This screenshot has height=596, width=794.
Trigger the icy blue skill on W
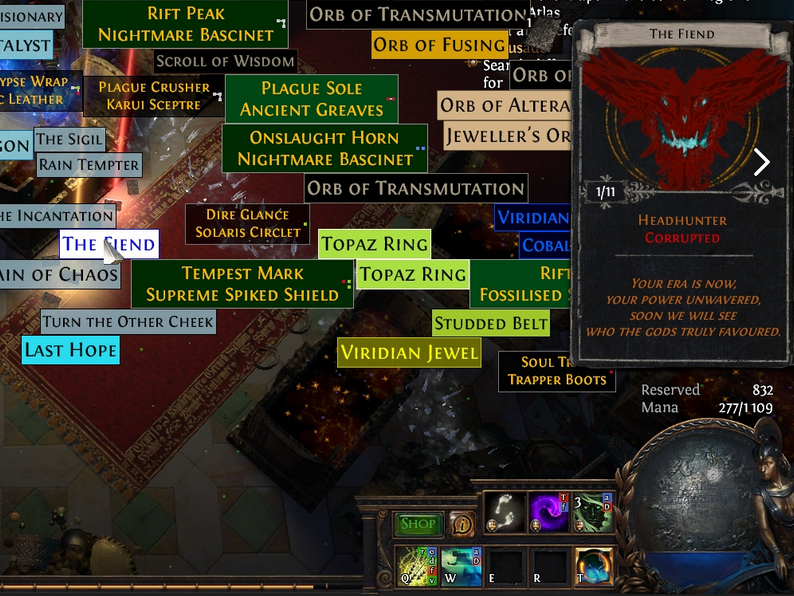tap(461, 566)
